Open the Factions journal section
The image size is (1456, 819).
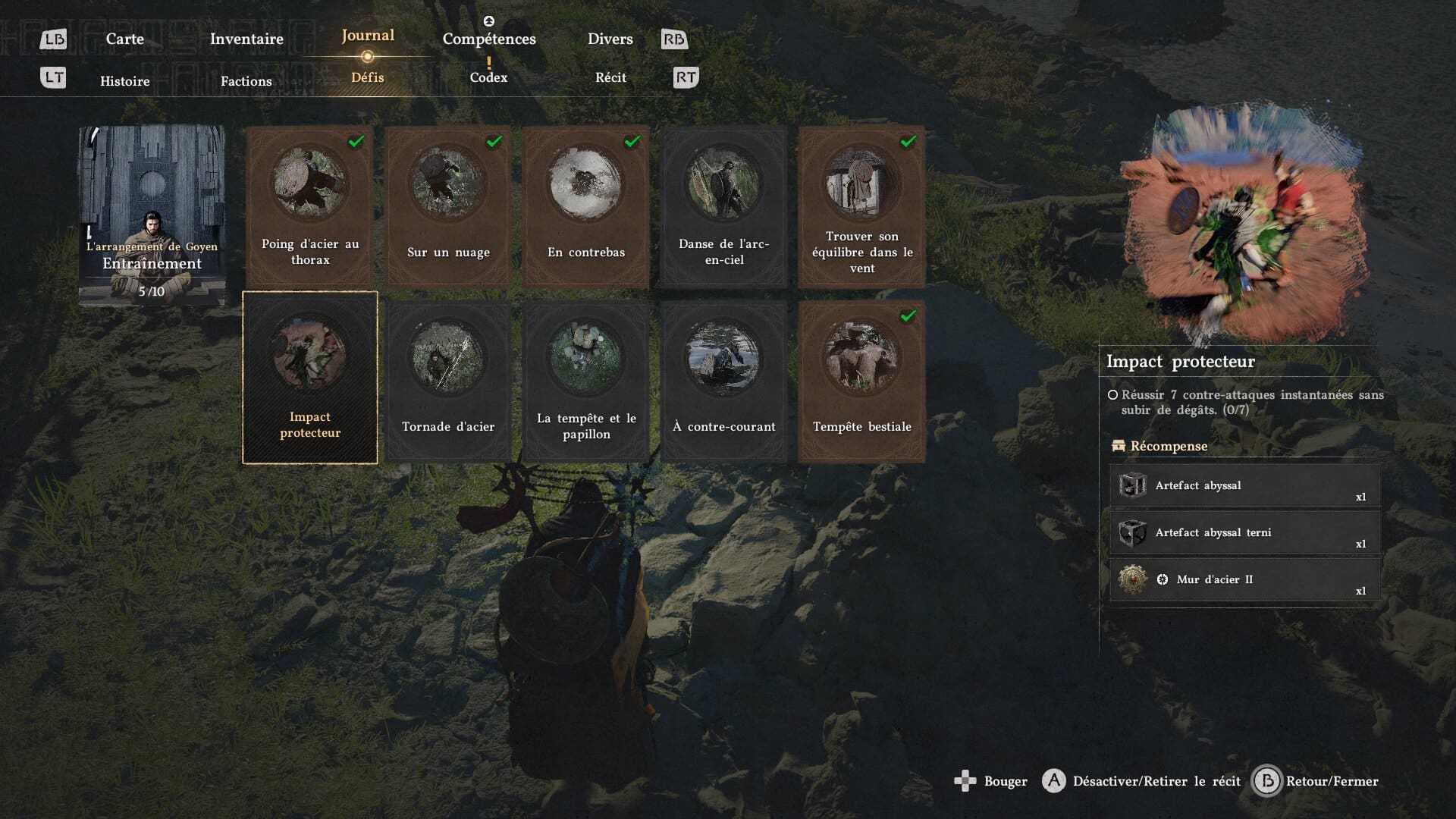click(x=246, y=81)
